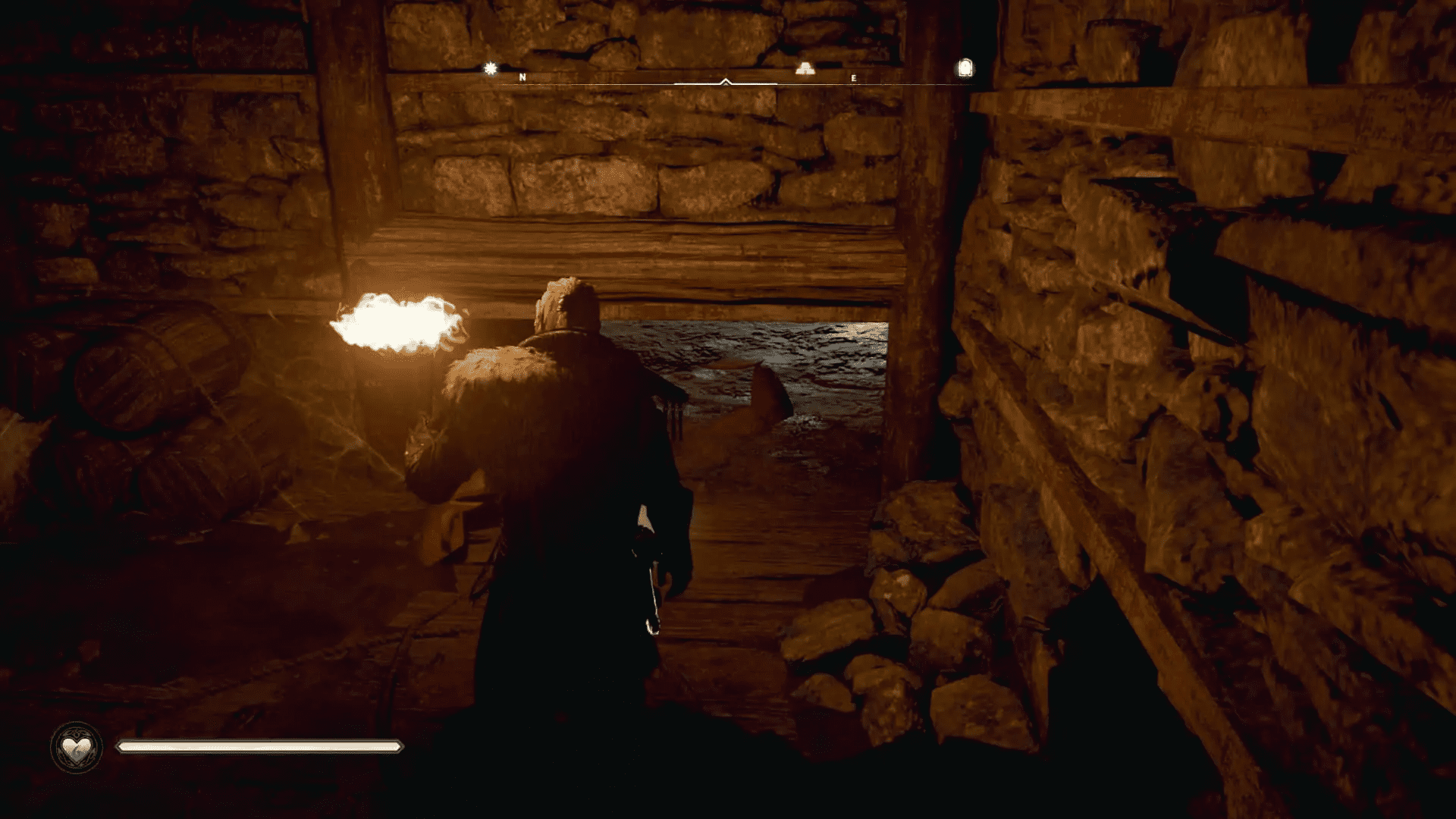Click the objective arch icon near the compass end
The width and height of the screenshot is (1456, 819).
pyautogui.click(x=964, y=67)
